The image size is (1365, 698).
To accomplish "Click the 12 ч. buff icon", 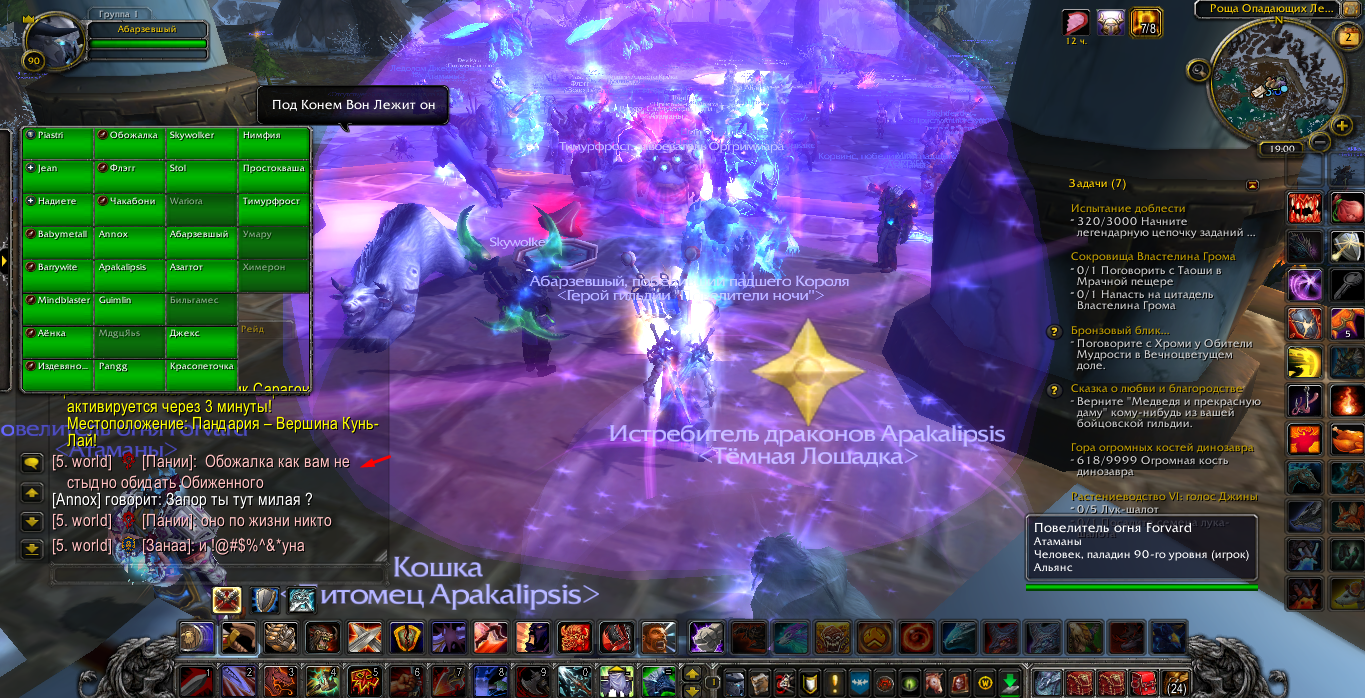I will 1076,22.
